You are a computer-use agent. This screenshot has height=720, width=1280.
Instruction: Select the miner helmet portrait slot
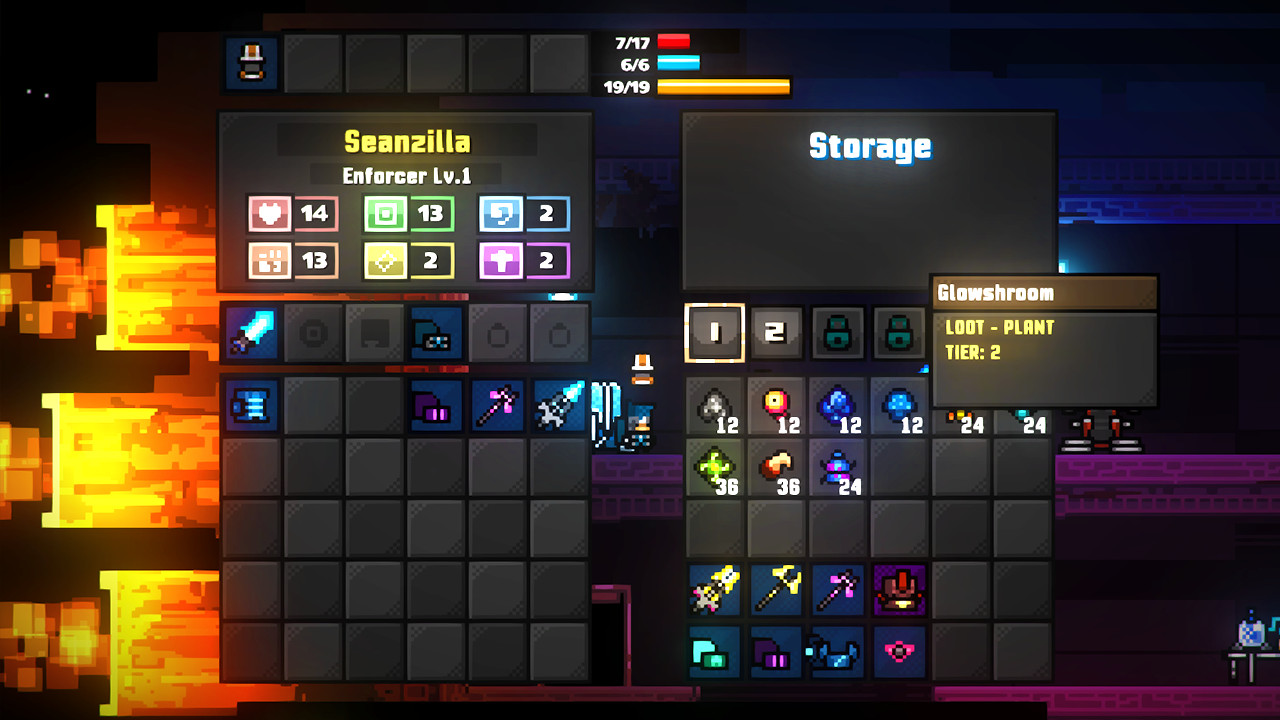[249, 62]
